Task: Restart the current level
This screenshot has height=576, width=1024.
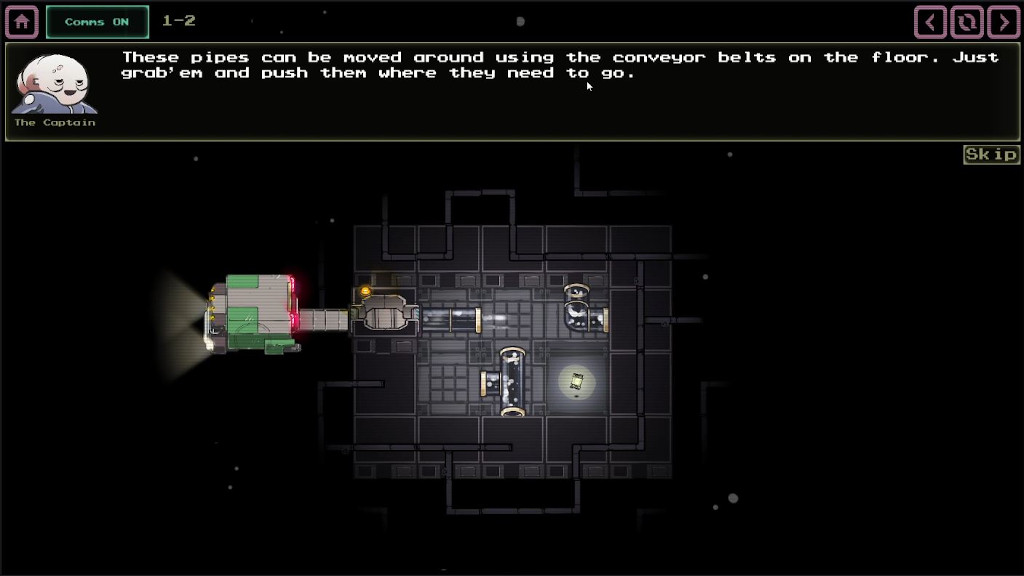Action: point(967,21)
